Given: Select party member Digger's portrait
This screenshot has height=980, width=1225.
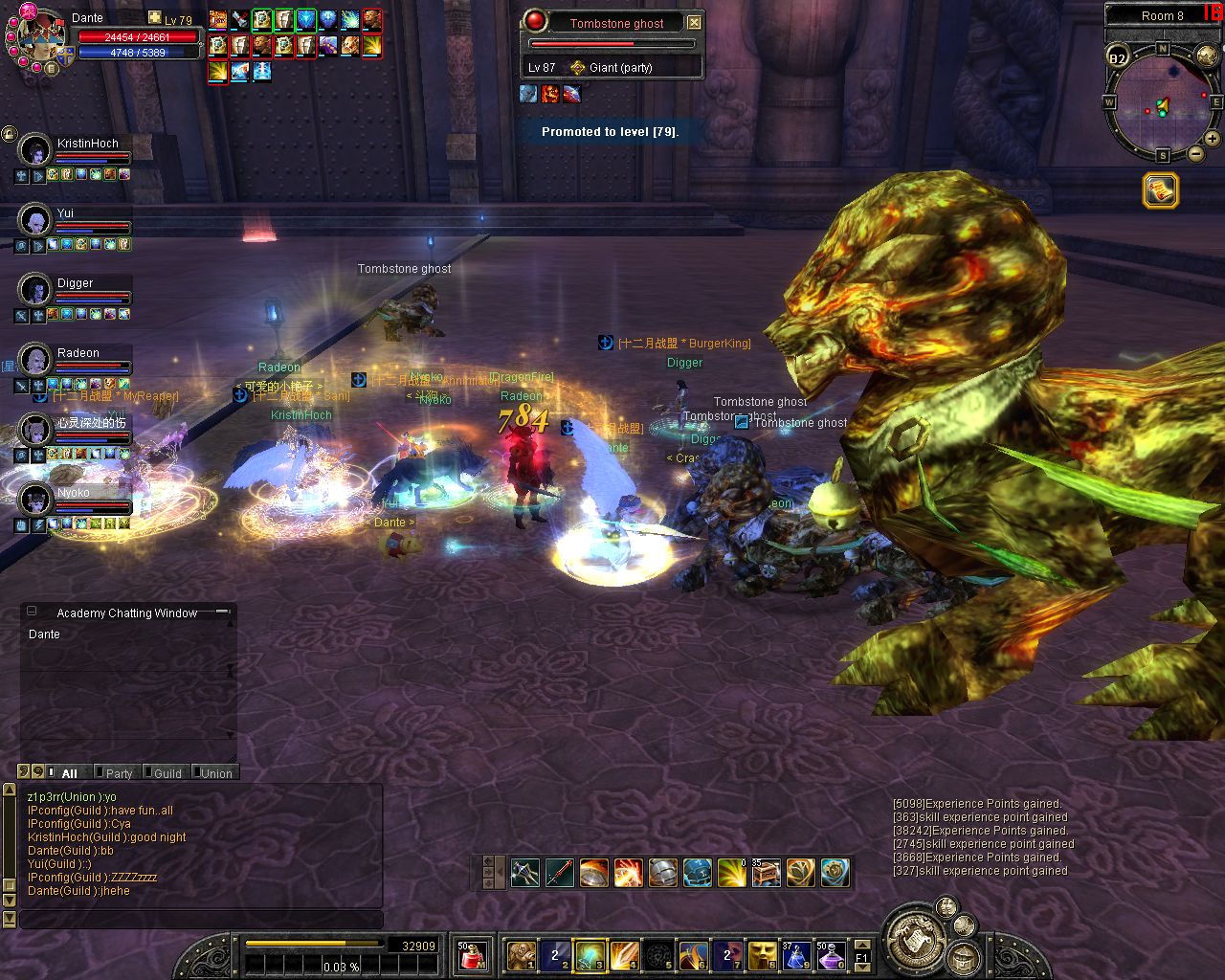Looking at the screenshot, I should click(35, 289).
